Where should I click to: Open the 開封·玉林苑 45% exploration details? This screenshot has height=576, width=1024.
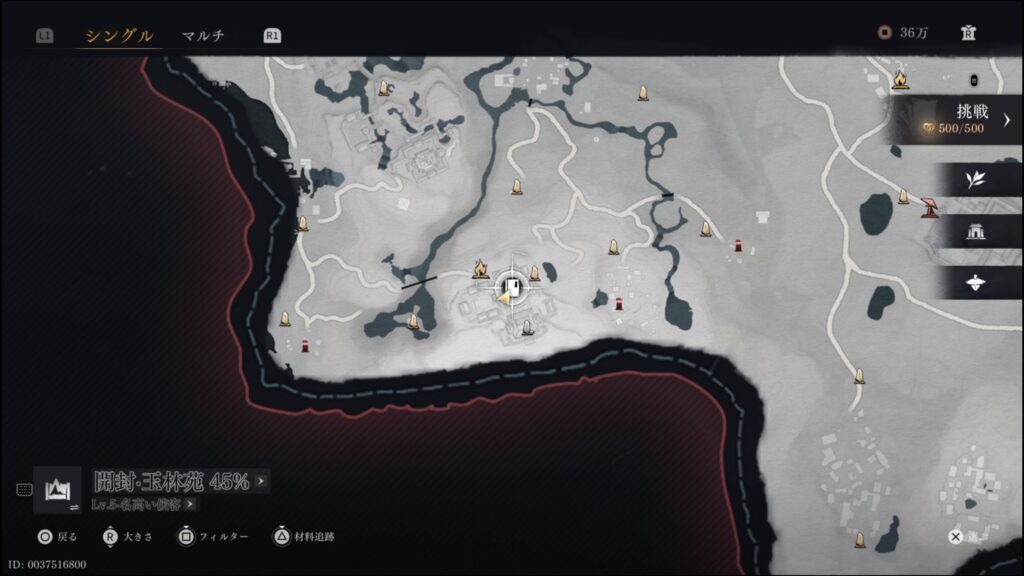(180, 481)
